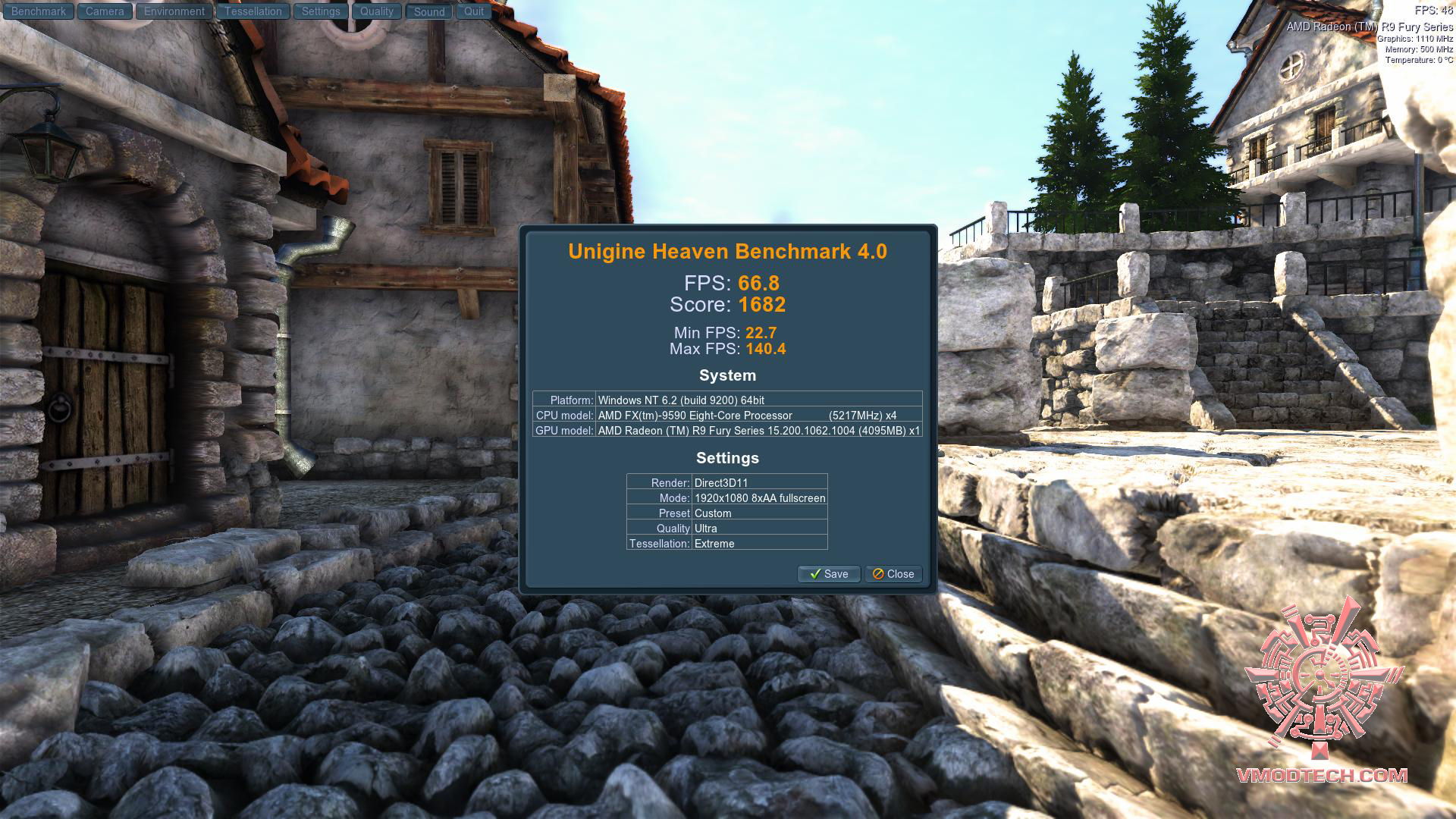Save the benchmark results

tap(828, 574)
